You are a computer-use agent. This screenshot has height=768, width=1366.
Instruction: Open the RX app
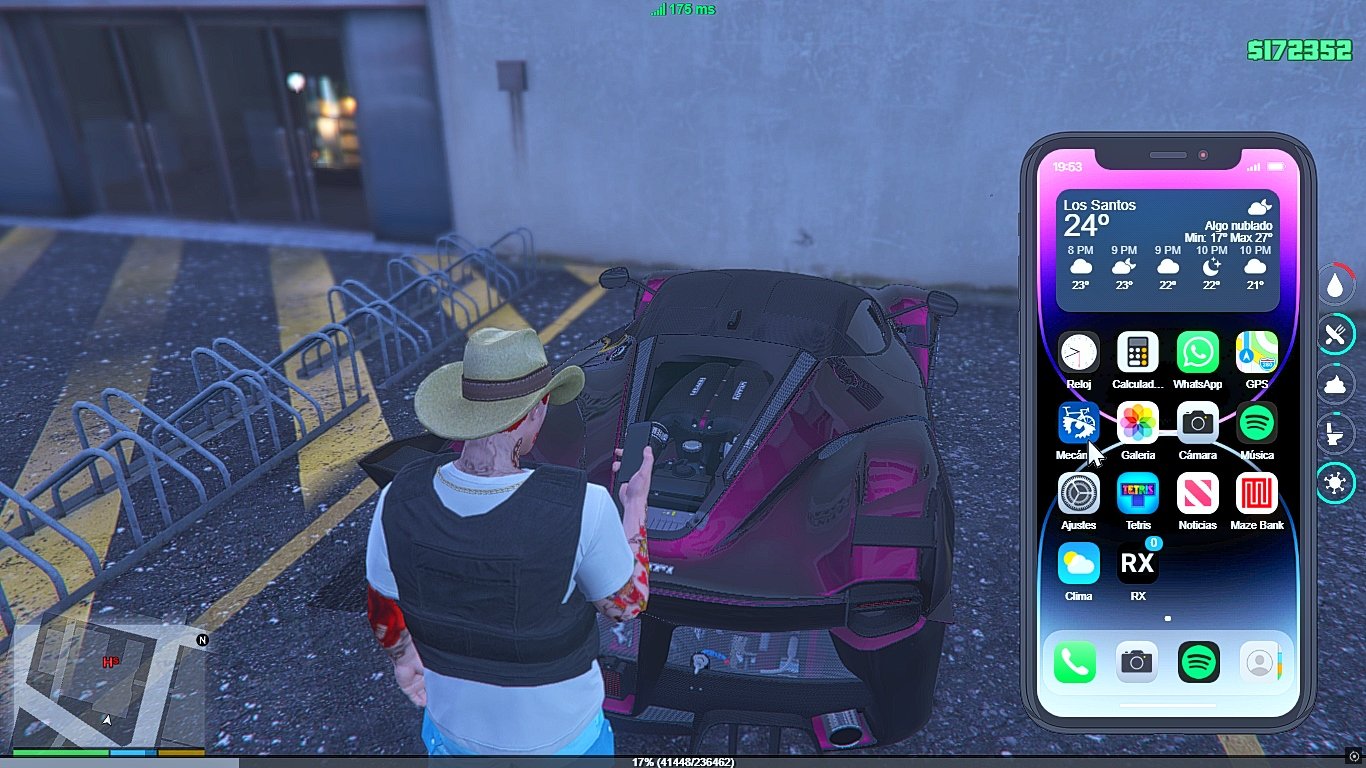point(1137,564)
